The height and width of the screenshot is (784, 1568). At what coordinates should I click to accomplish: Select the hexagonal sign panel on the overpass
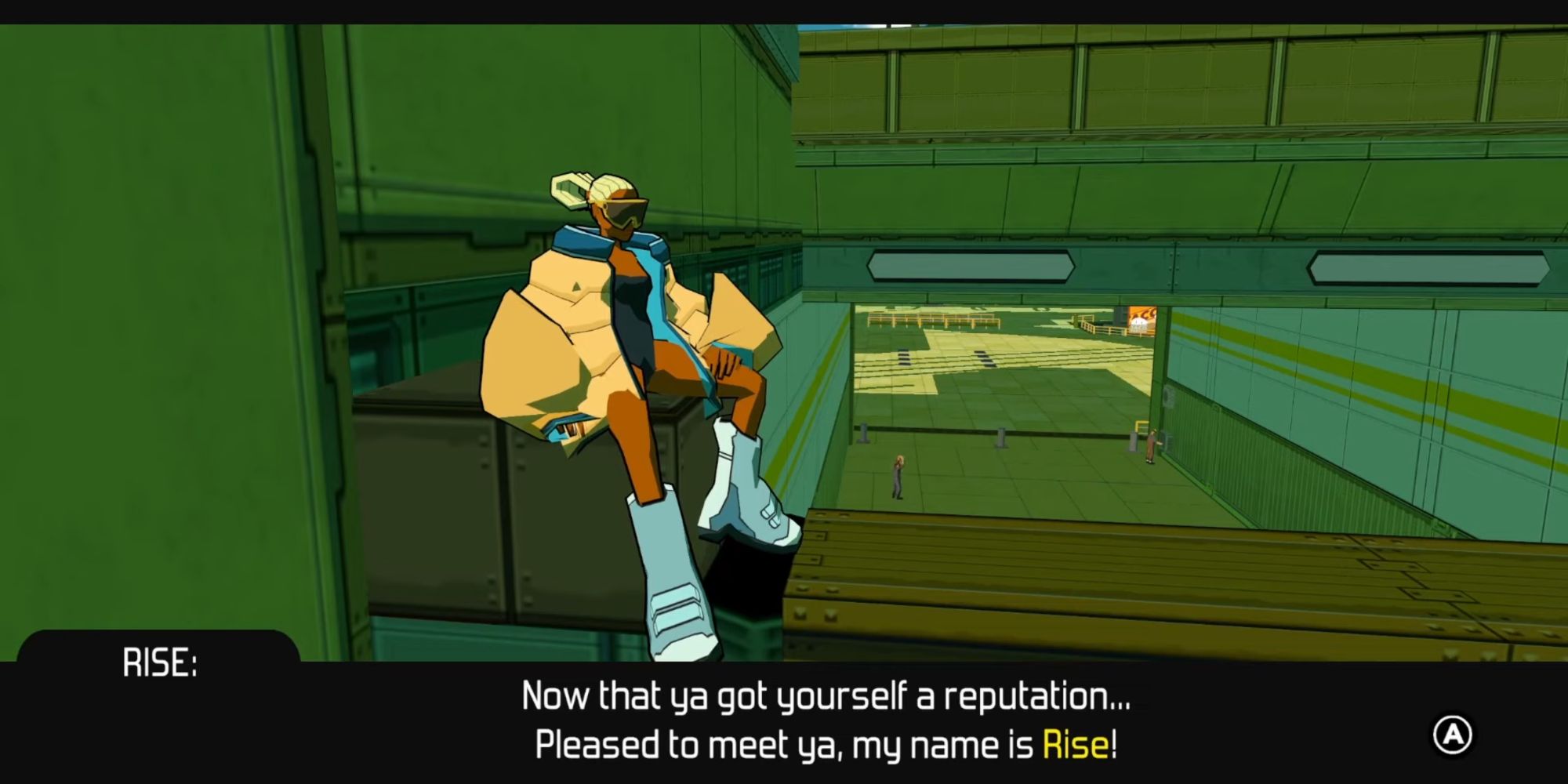(970, 267)
